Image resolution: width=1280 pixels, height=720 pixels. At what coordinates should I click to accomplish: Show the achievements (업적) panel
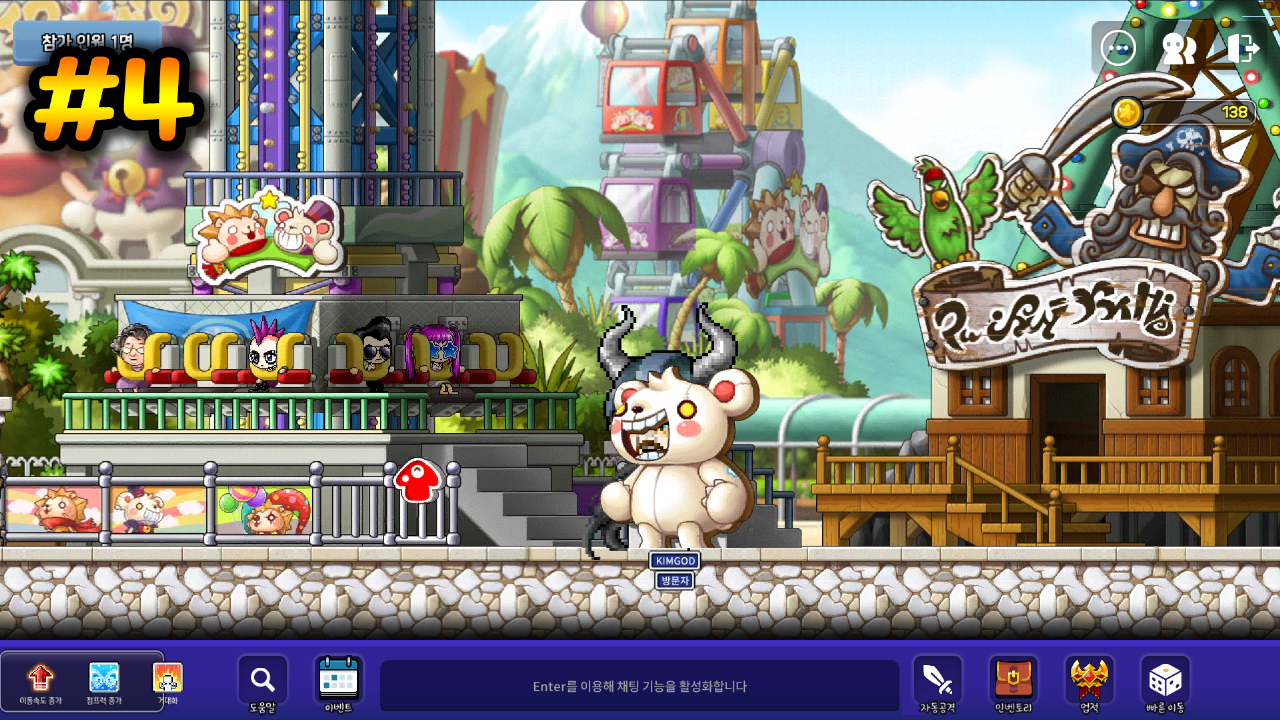pos(1089,680)
